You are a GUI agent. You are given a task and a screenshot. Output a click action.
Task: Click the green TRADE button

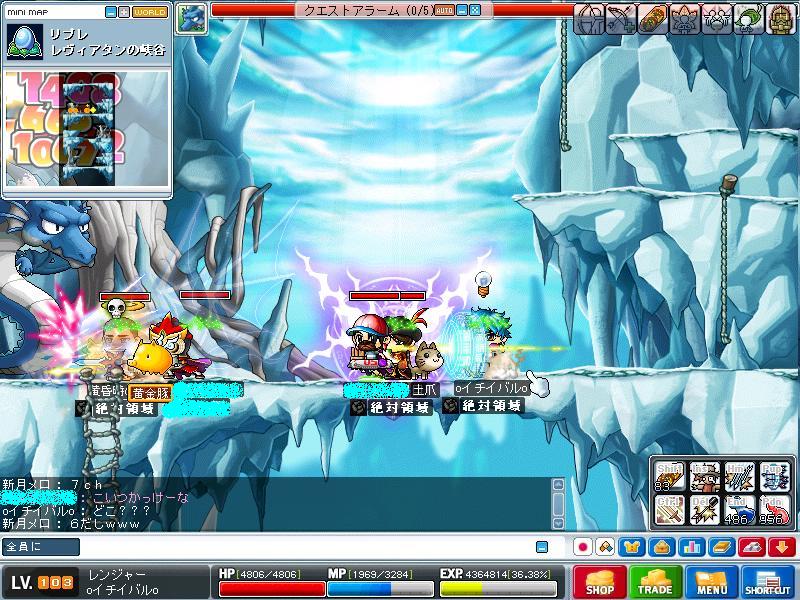point(655,582)
